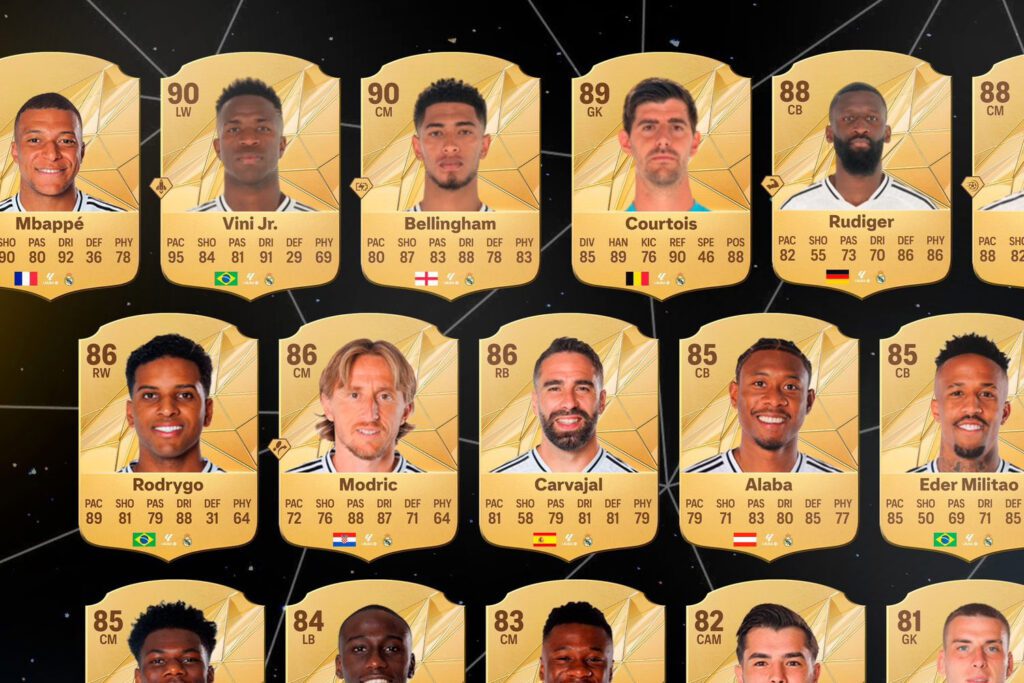Select the Rodrygo 86 RW card
The height and width of the screenshot is (683, 1024).
pyautogui.click(x=168, y=430)
